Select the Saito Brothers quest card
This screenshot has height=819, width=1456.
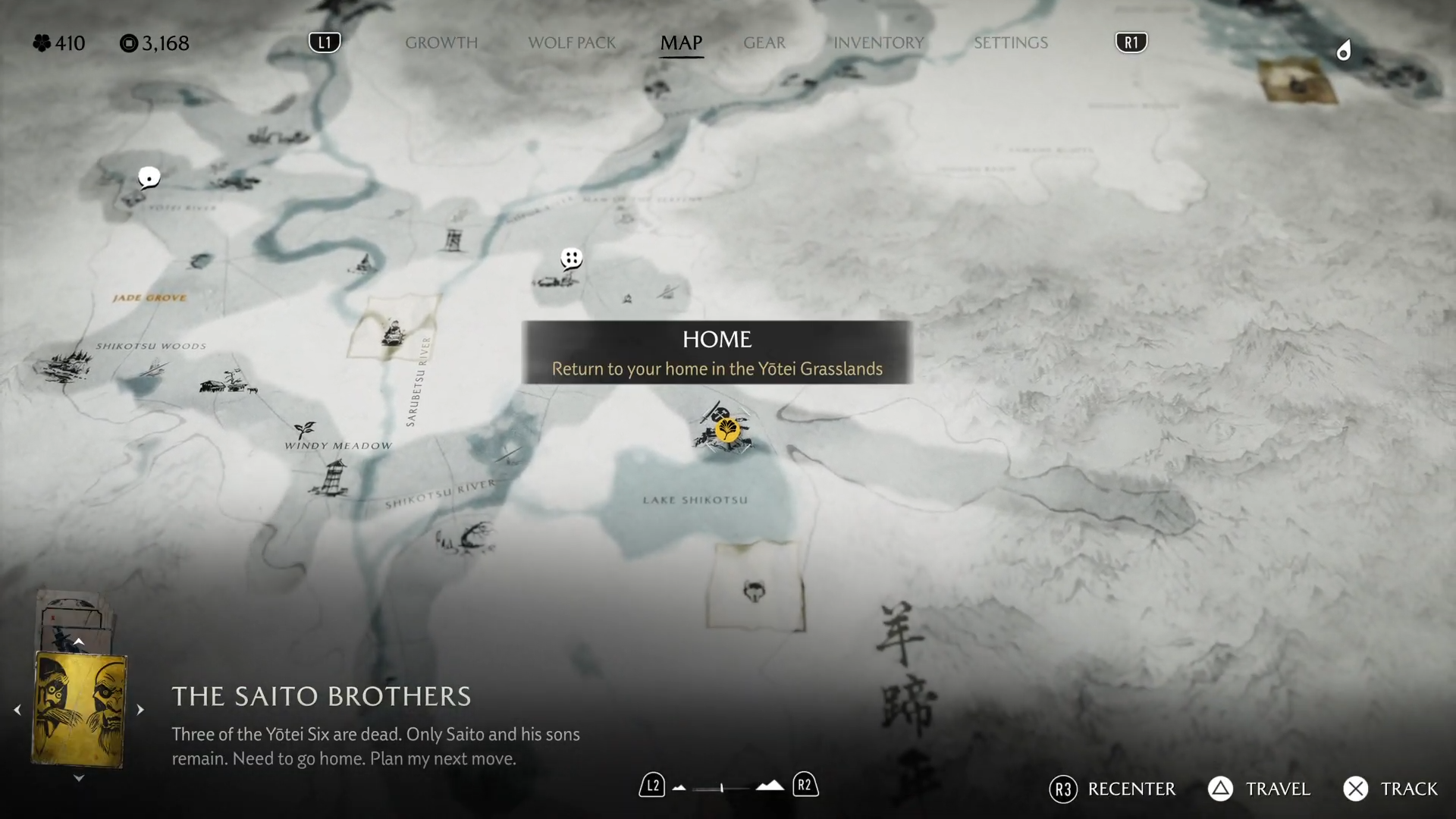click(79, 710)
